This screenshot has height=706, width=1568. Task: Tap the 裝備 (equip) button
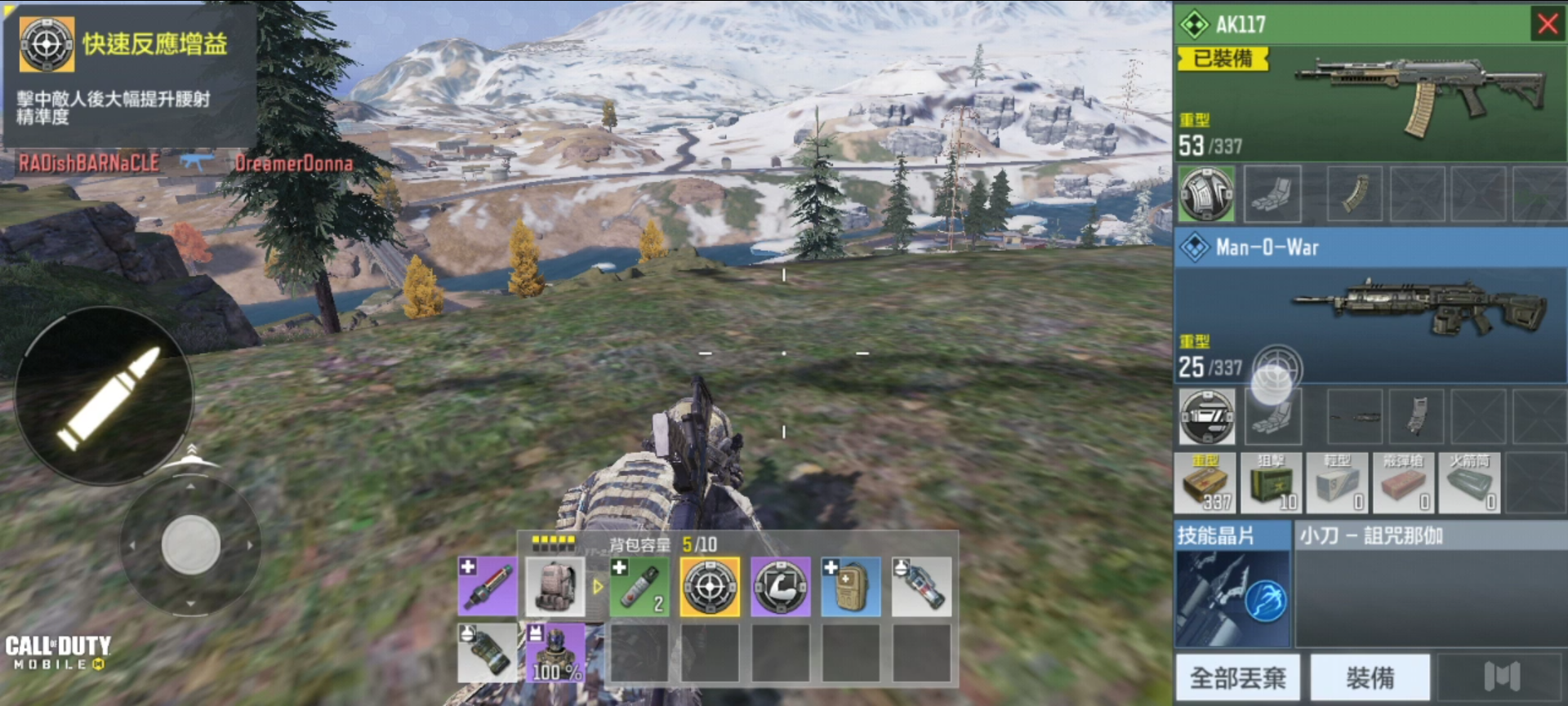[x=1370, y=677]
